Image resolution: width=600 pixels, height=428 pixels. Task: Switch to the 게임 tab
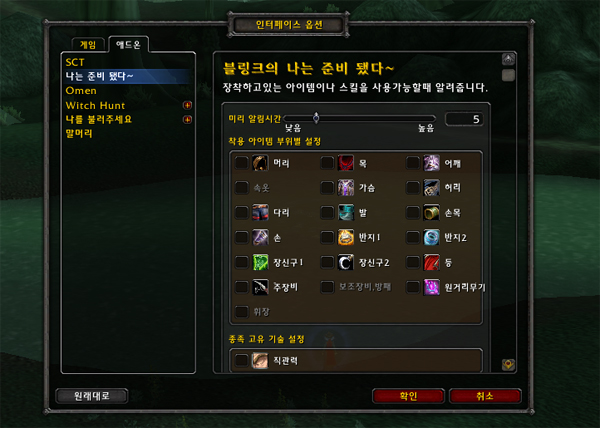(x=89, y=44)
